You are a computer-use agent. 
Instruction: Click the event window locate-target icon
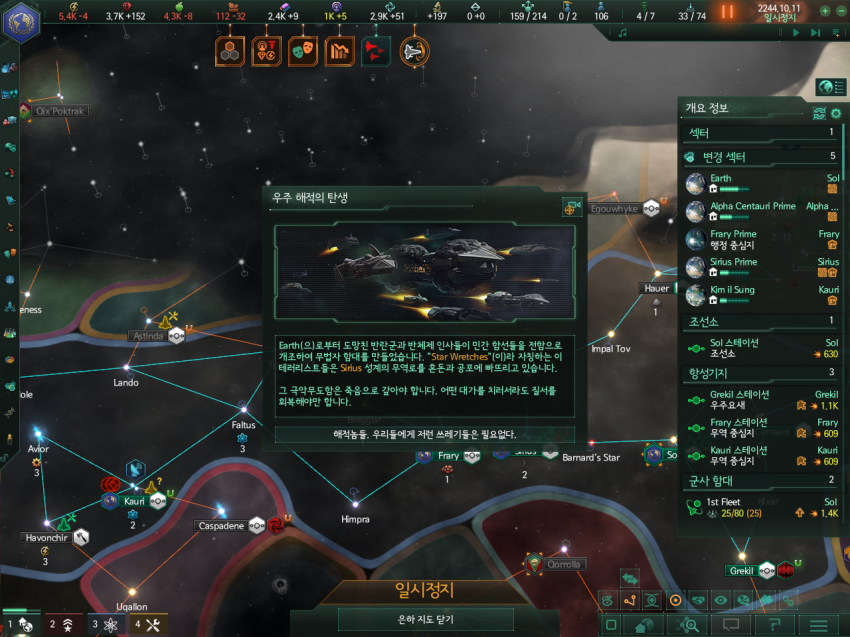coord(572,207)
